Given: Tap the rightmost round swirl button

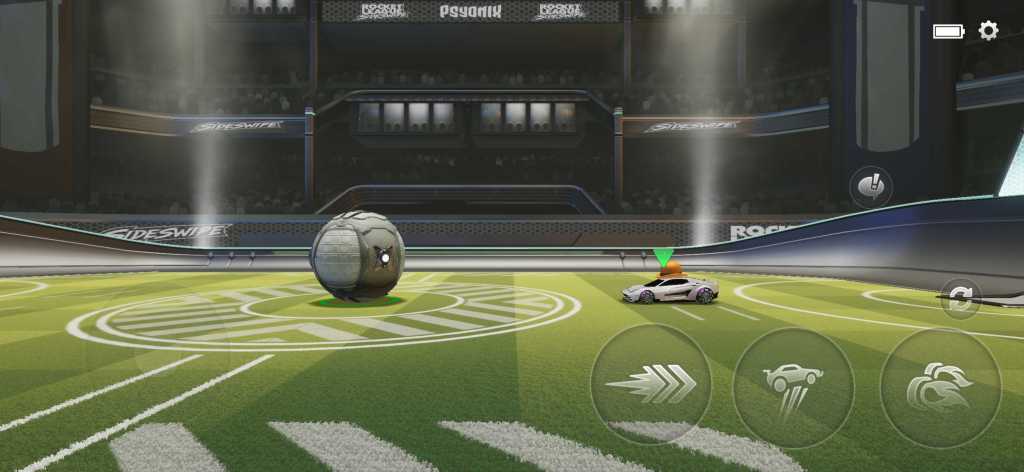Looking at the screenshot, I should [x=940, y=387].
